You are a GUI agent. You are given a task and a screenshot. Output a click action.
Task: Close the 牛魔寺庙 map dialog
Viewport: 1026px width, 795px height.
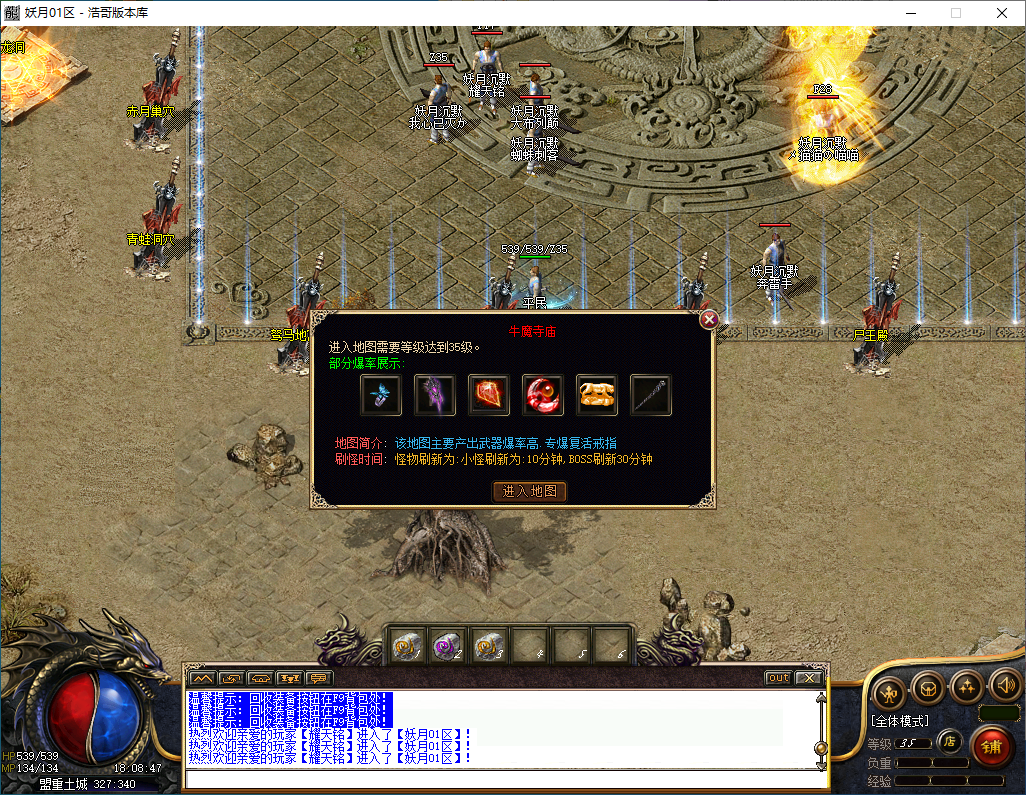tap(709, 320)
